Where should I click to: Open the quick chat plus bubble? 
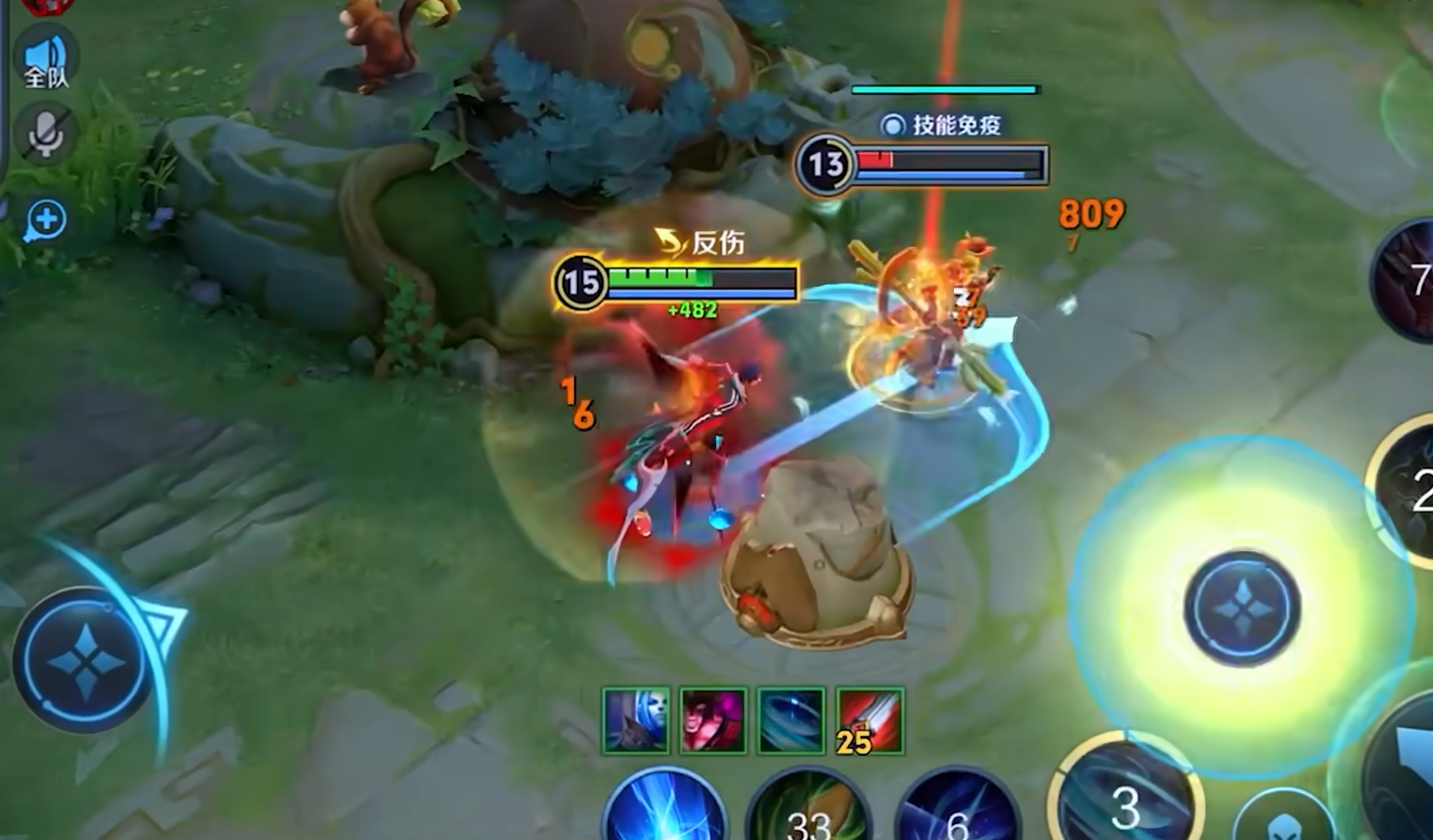[46, 219]
